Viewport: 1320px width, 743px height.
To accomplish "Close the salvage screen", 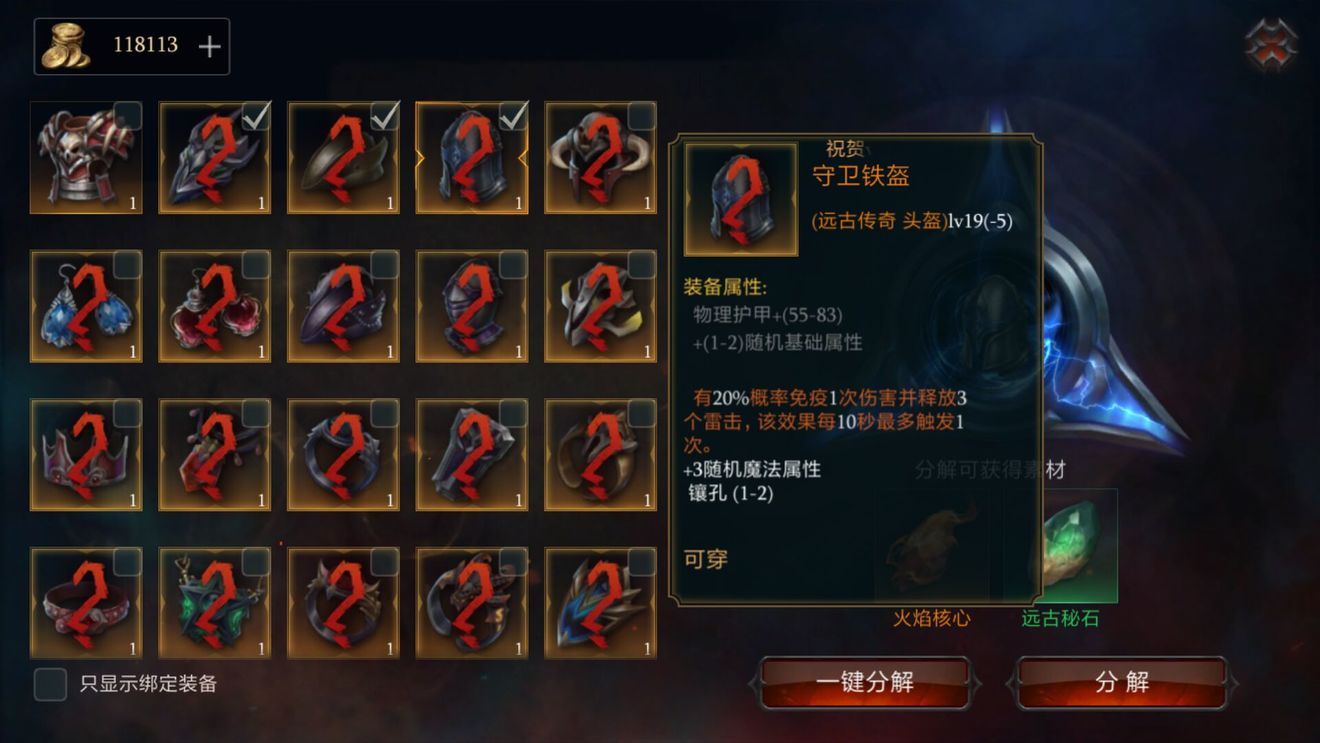I will (x=1271, y=46).
